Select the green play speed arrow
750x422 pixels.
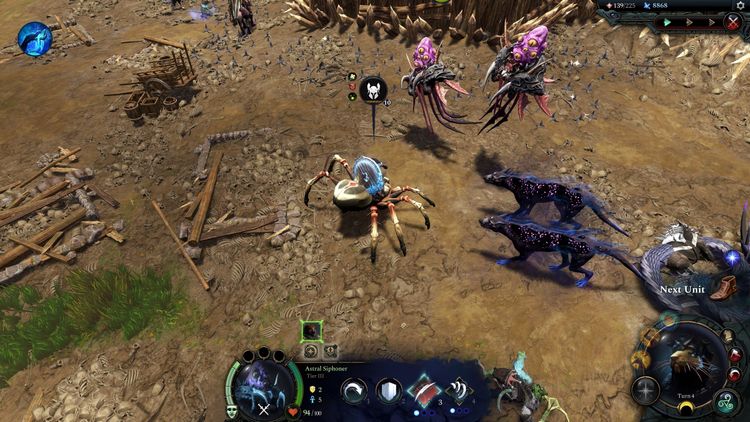click(667, 22)
